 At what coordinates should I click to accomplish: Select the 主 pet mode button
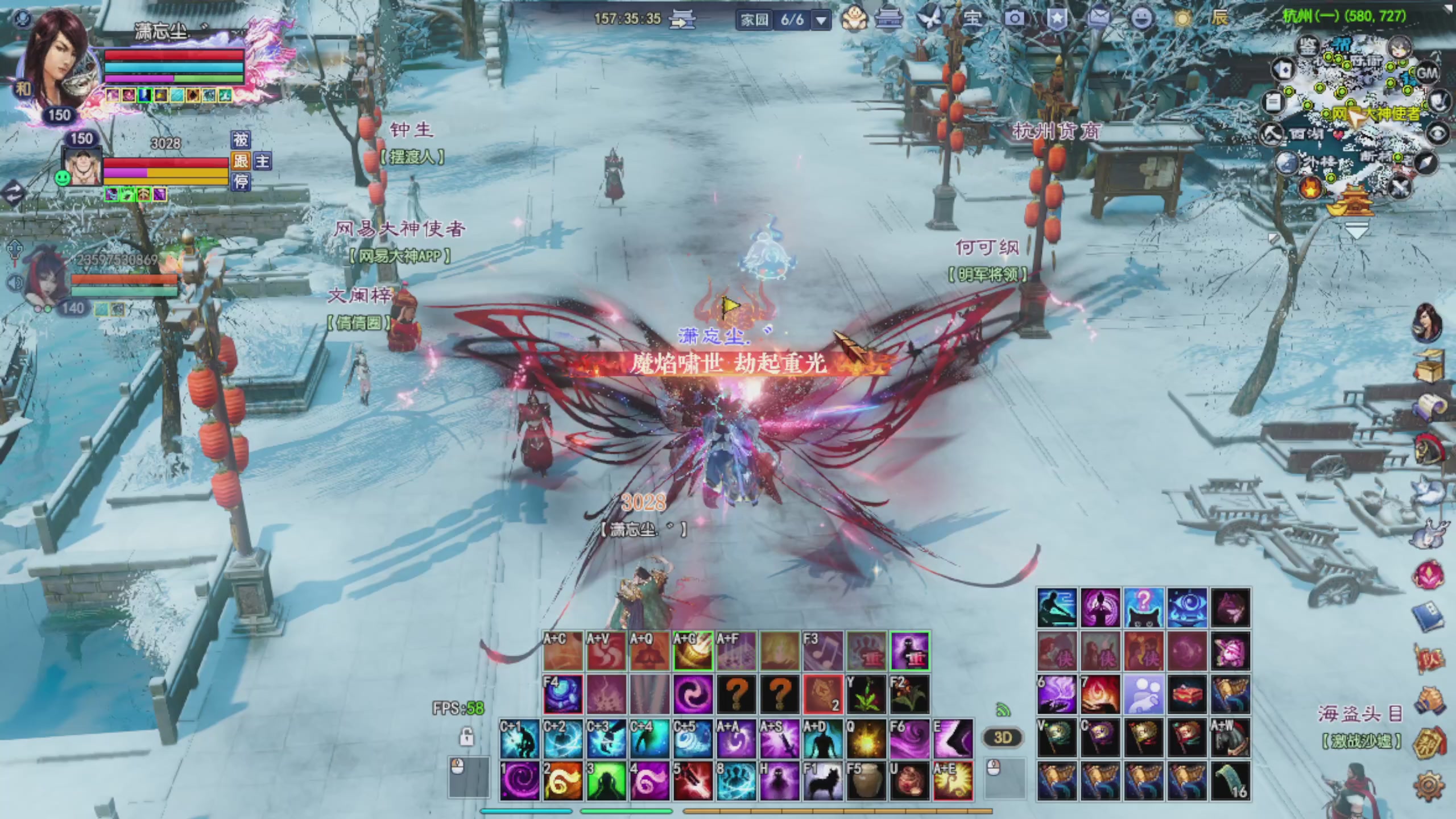[262, 161]
